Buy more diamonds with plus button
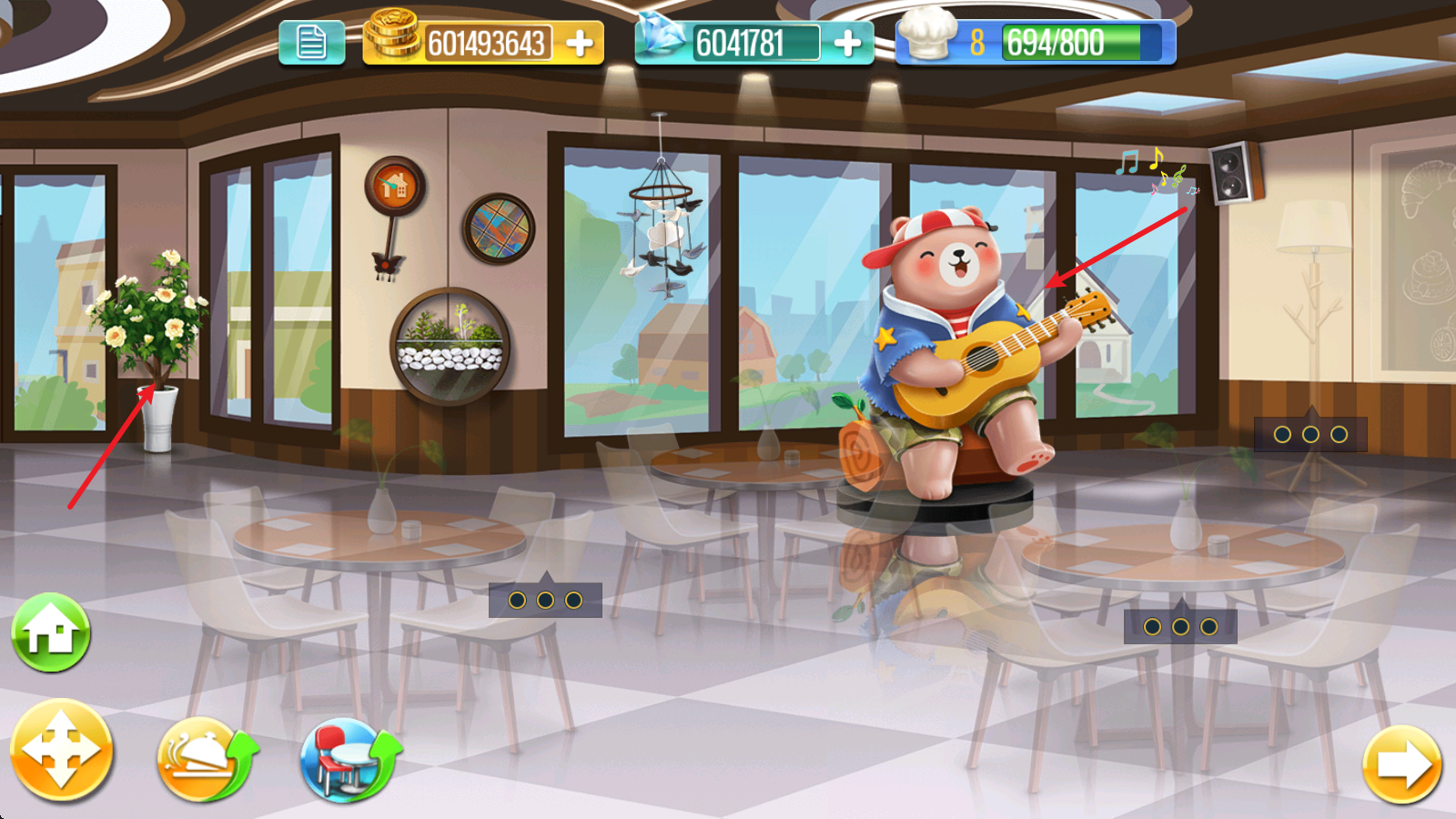The width and height of the screenshot is (1456, 819). [x=847, y=43]
